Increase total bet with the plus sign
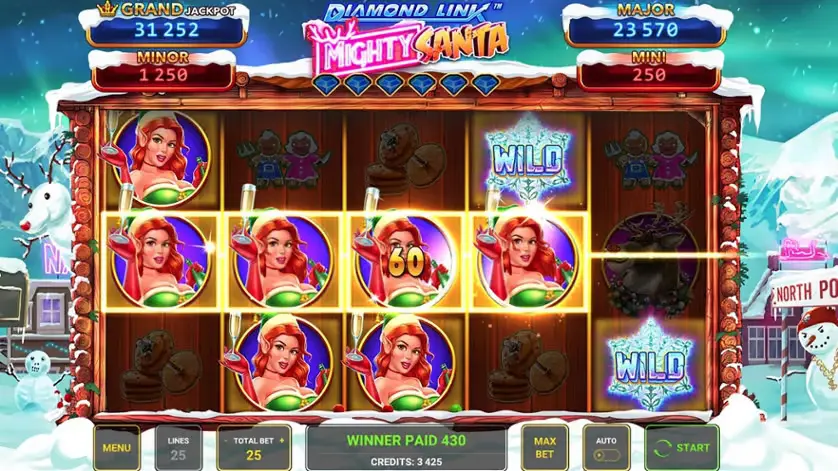The width and height of the screenshot is (838, 471). (281, 440)
